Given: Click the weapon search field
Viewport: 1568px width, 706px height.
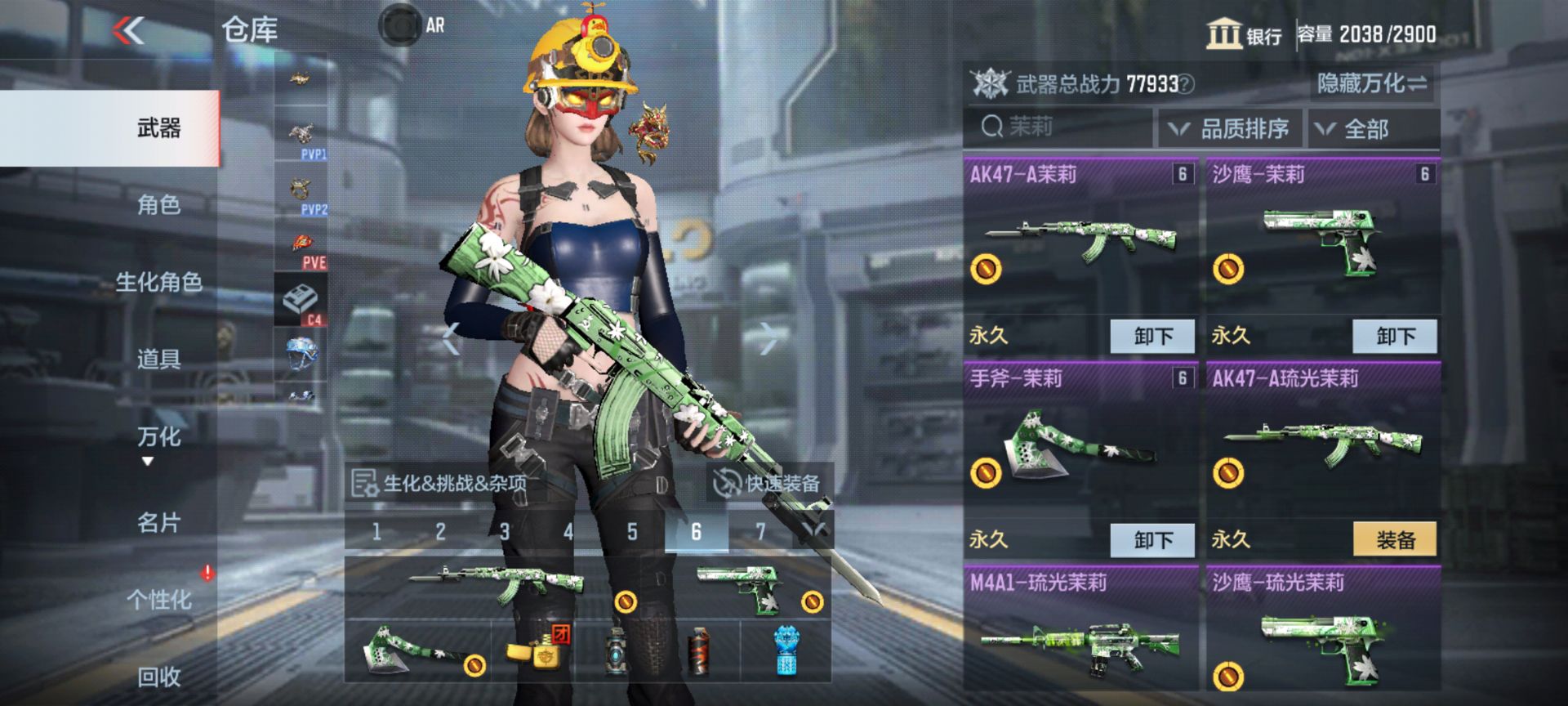Looking at the screenshot, I should 1058,127.
